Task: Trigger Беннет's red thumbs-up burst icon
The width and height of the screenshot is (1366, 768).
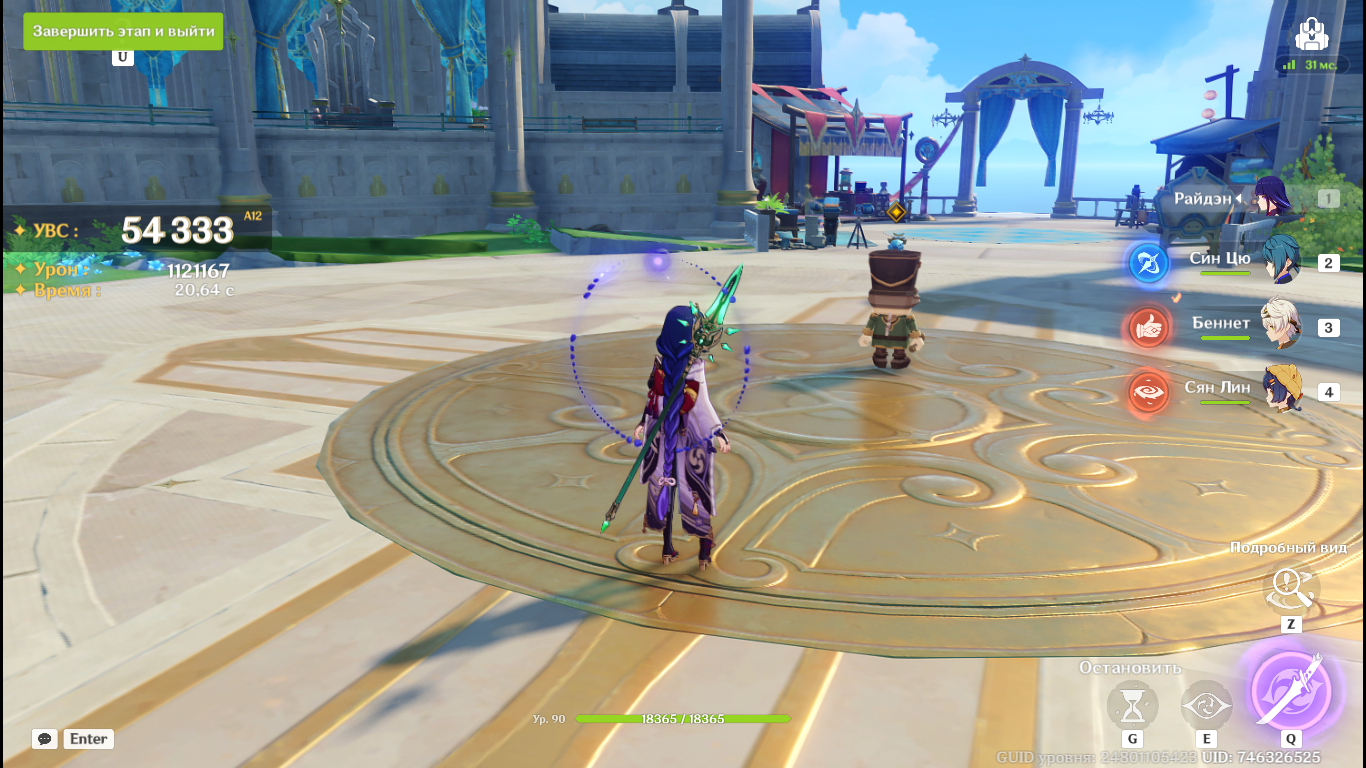Action: [1149, 327]
